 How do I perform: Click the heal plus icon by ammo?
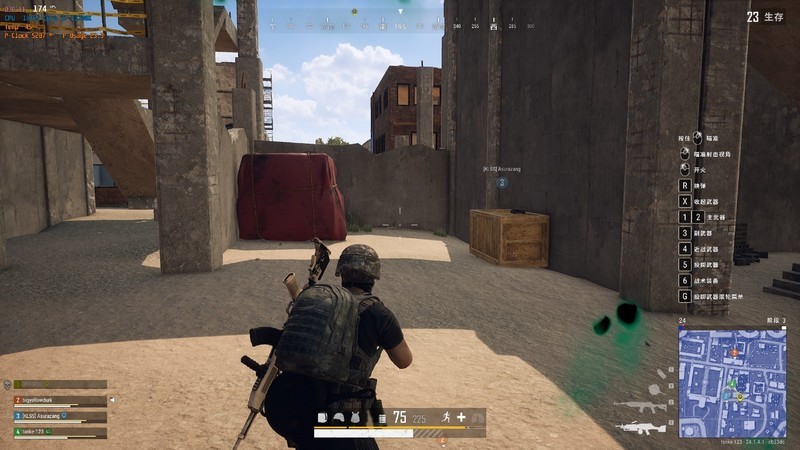(461, 417)
